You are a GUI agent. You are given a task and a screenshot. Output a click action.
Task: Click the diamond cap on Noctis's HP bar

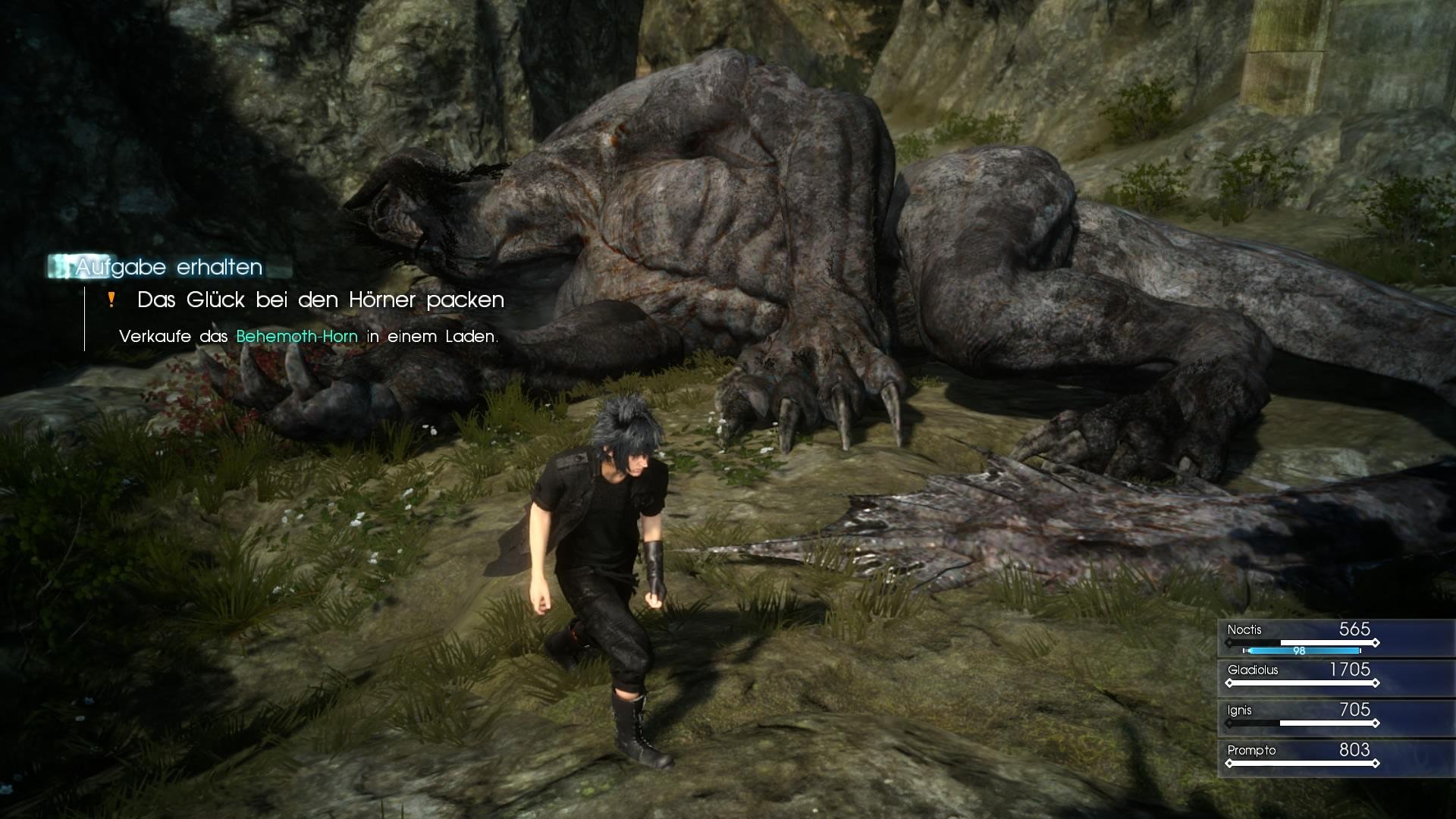1376,642
